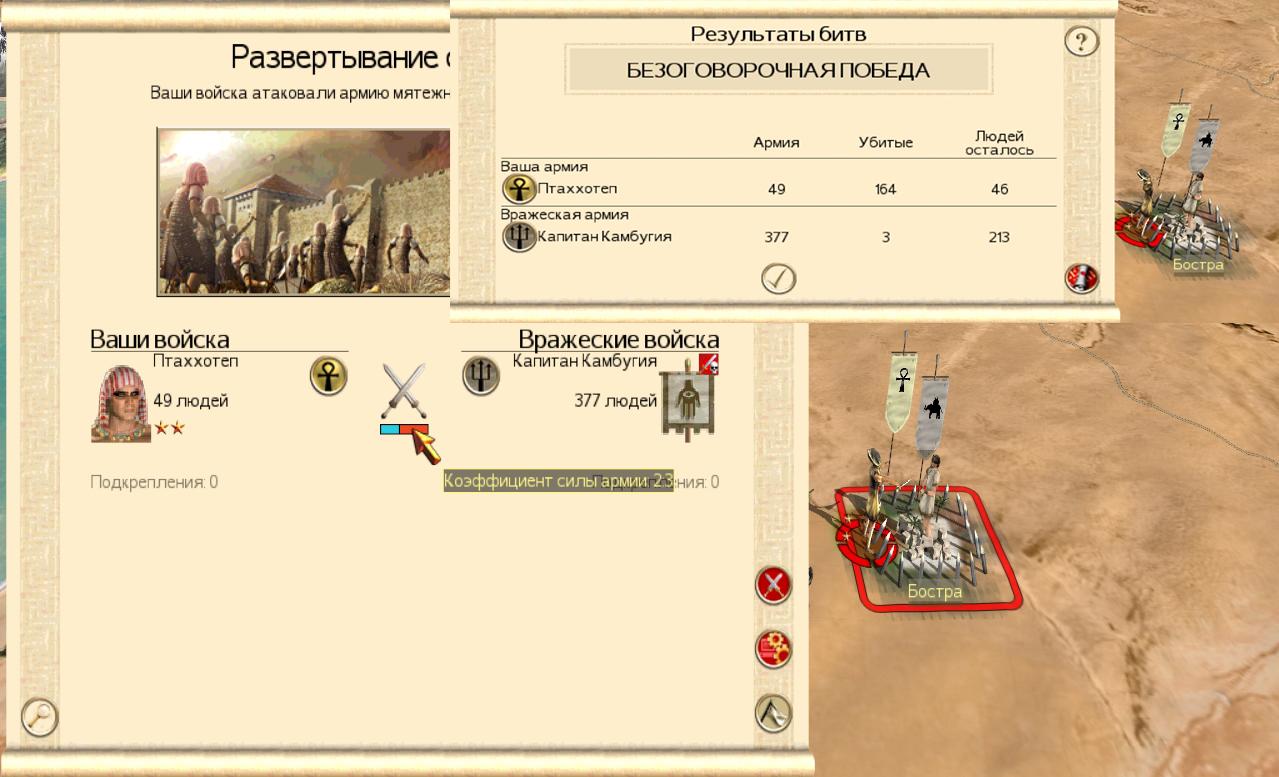Open help with the question mark button
The width and height of the screenshot is (1279, 777).
pos(1081,42)
